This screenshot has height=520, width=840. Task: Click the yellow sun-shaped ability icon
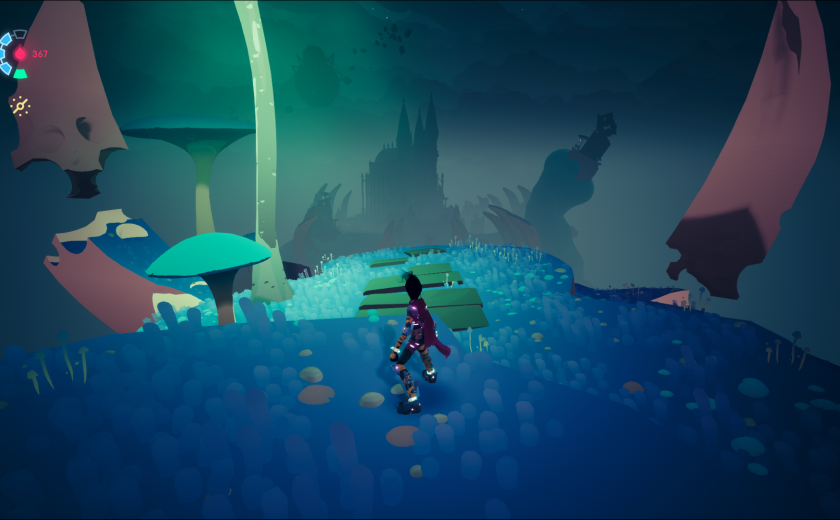point(20,105)
